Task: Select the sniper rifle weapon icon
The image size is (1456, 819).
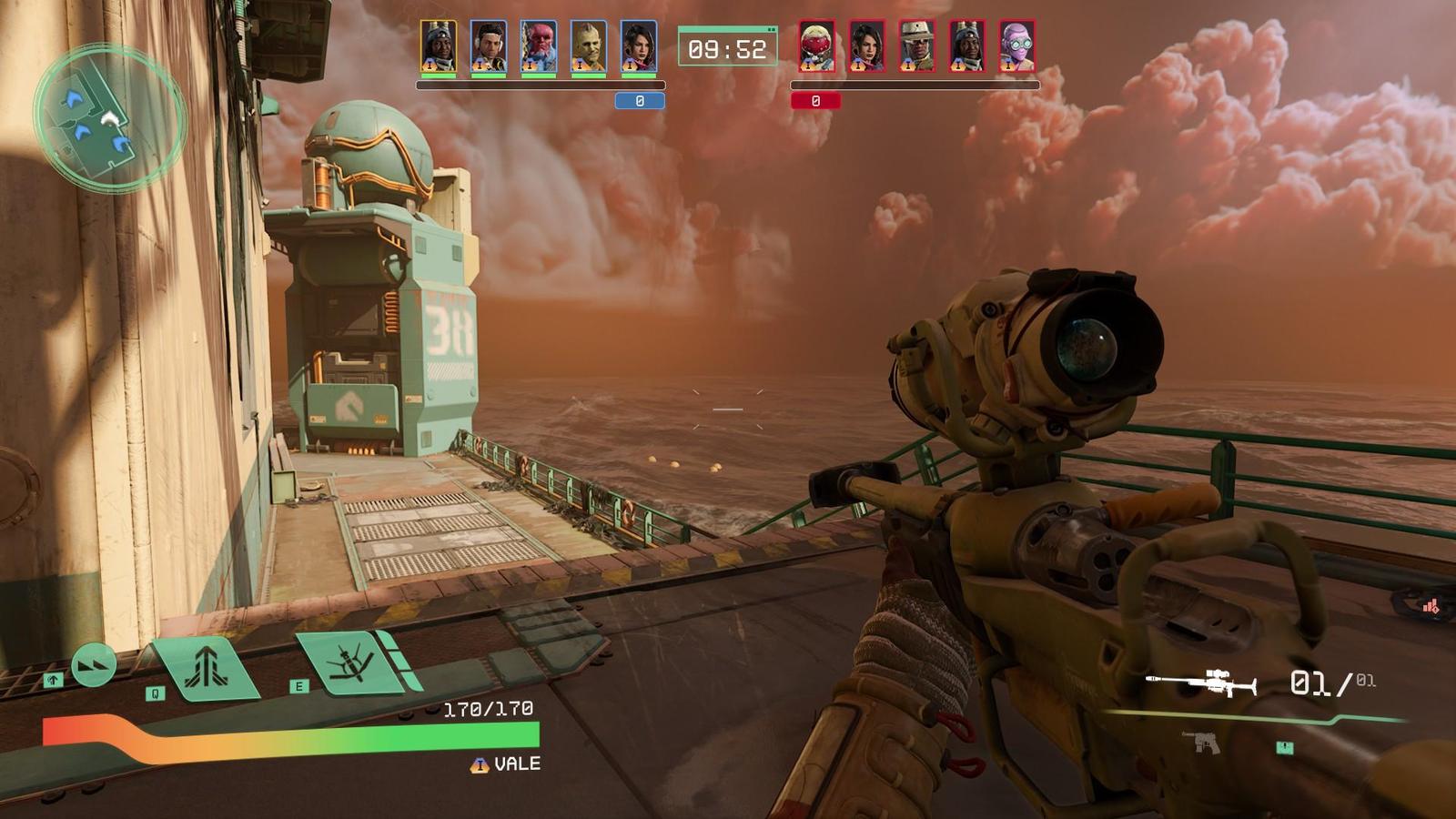Action: click(x=1201, y=682)
